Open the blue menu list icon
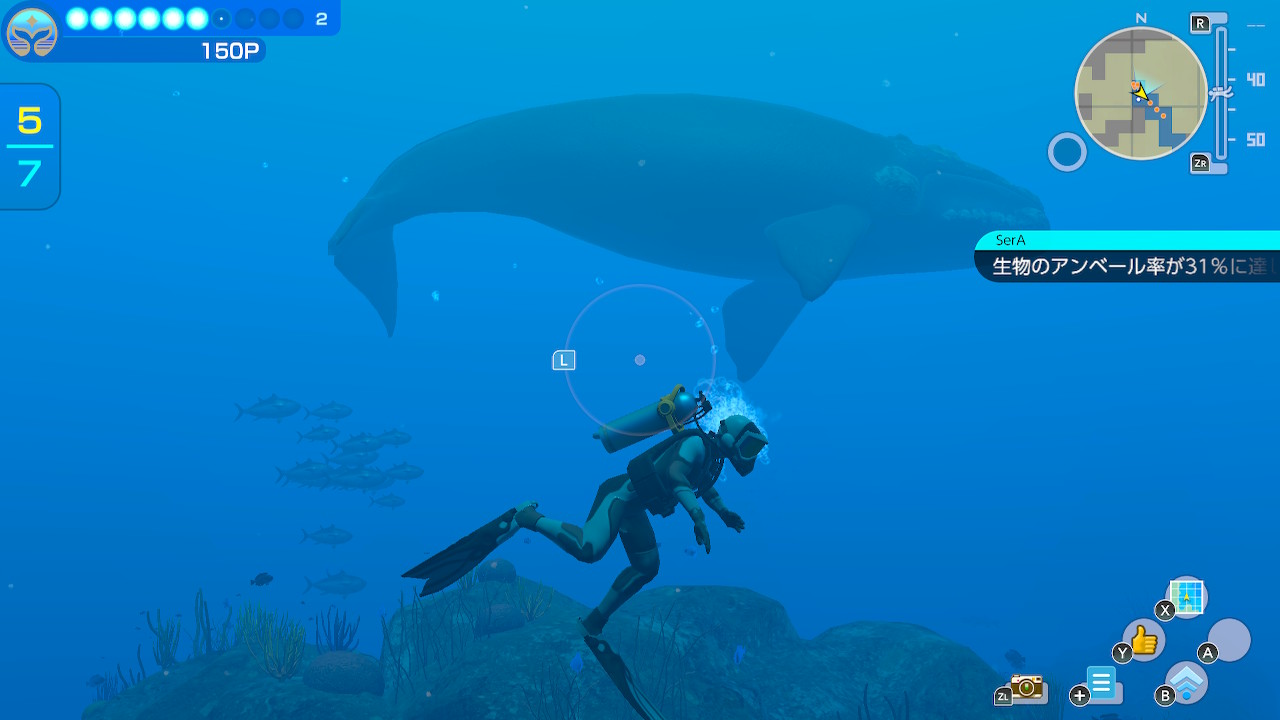Image resolution: width=1280 pixels, height=720 pixels. 1102,685
